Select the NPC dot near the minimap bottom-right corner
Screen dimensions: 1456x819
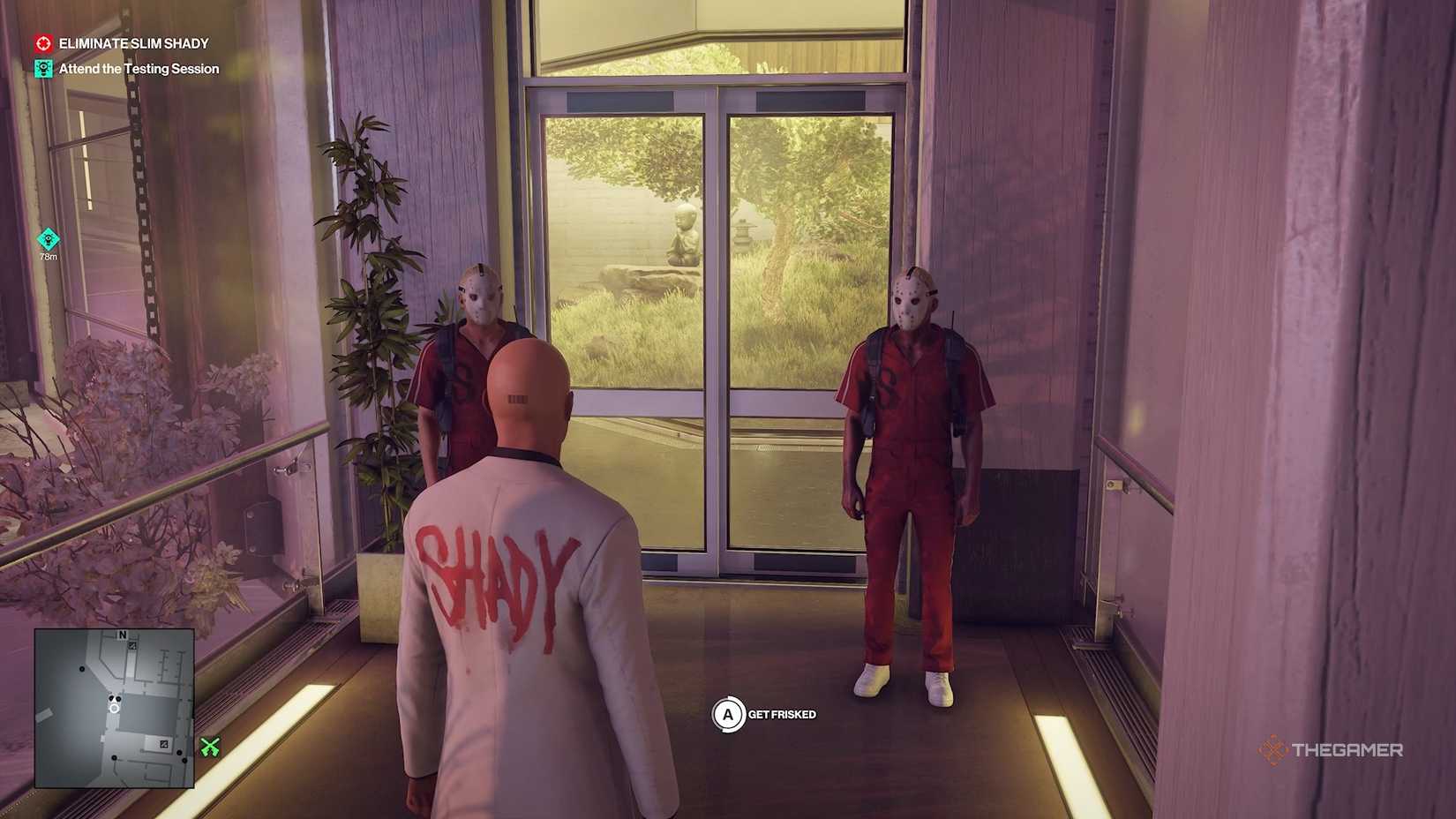tap(184, 760)
